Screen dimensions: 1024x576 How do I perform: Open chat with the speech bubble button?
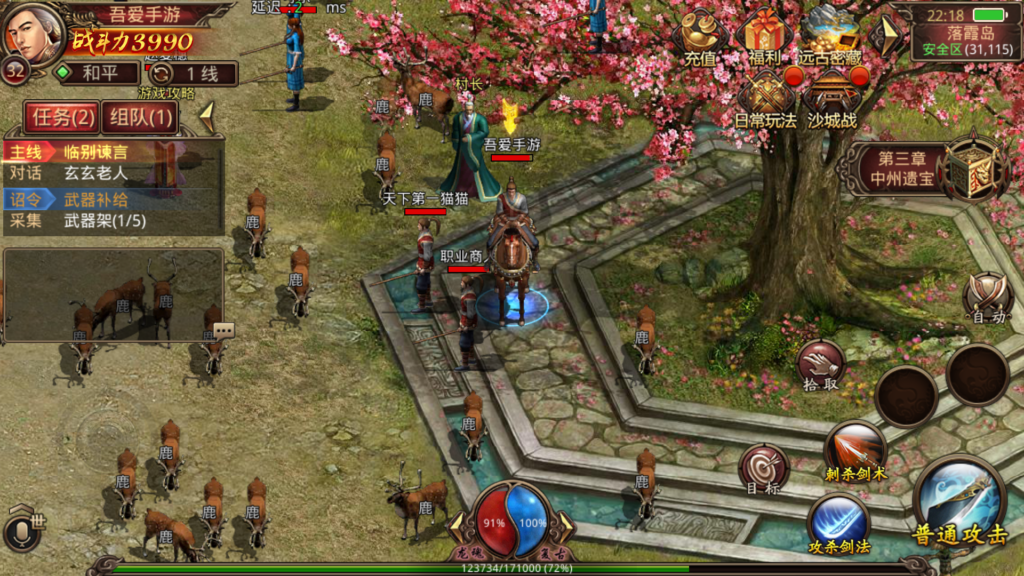222,330
